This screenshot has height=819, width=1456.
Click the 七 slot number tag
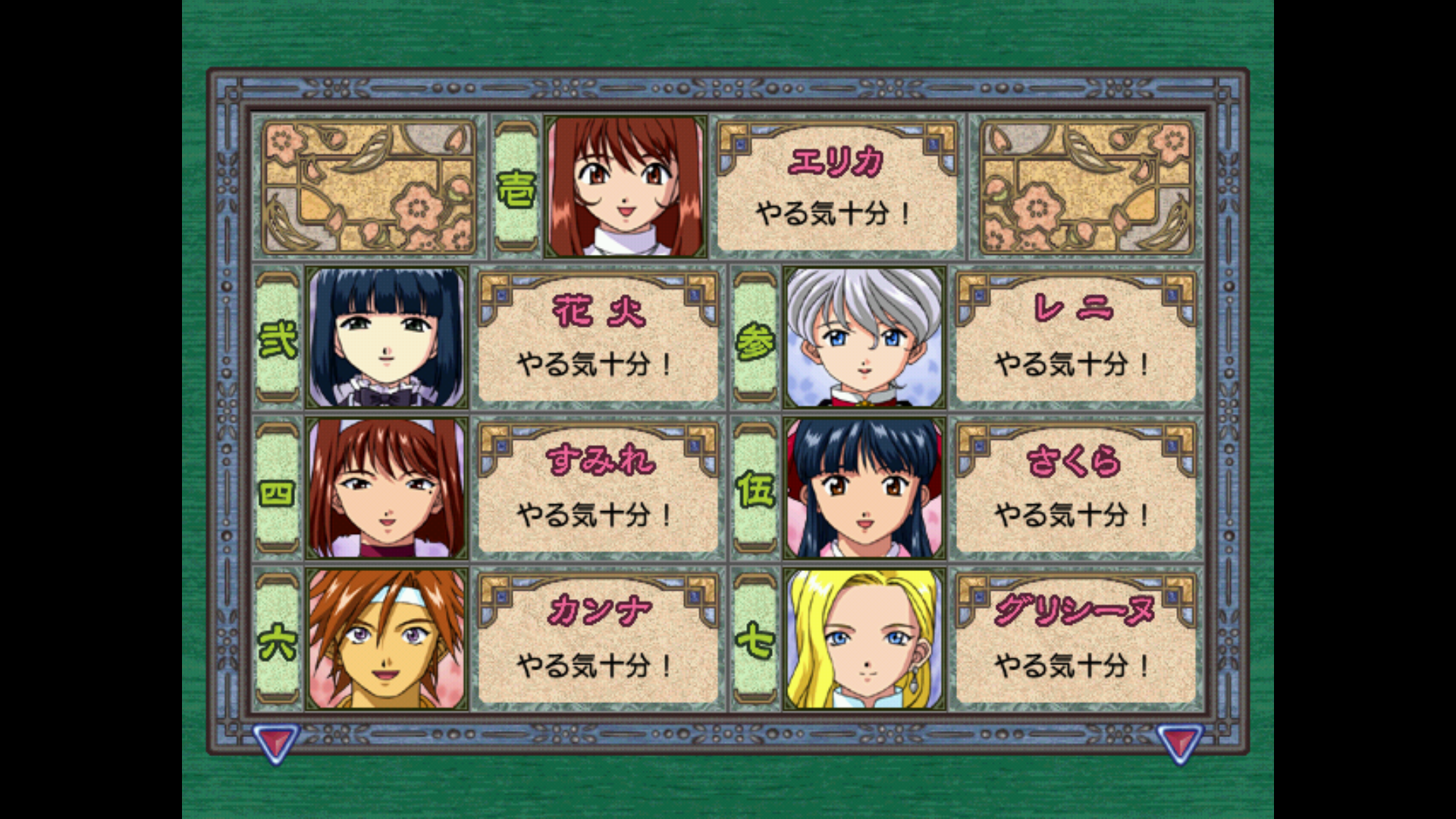tap(755, 639)
